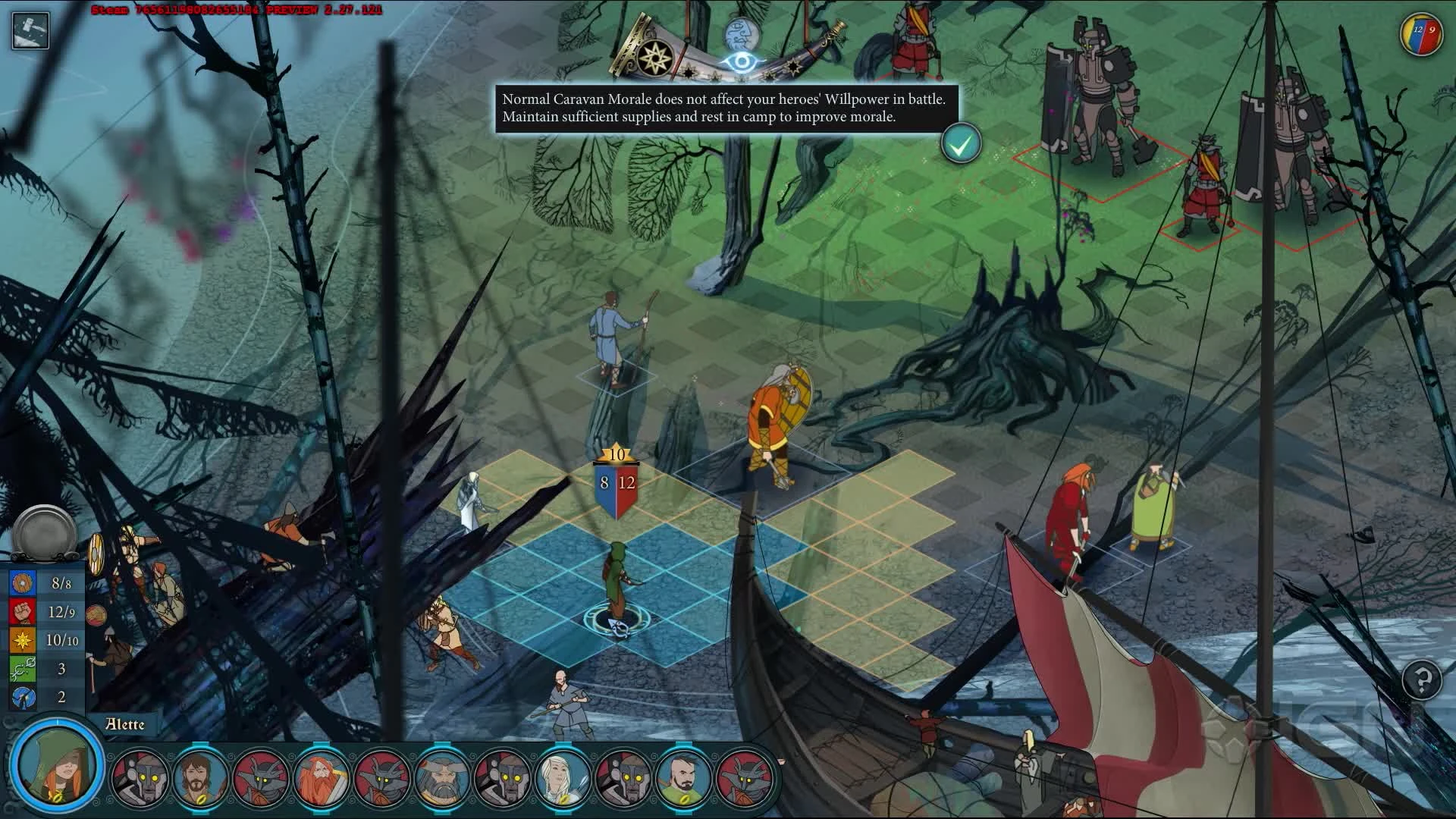Click the Alette name label
Viewport: 1456px width, 819px height.
point(124,725)
